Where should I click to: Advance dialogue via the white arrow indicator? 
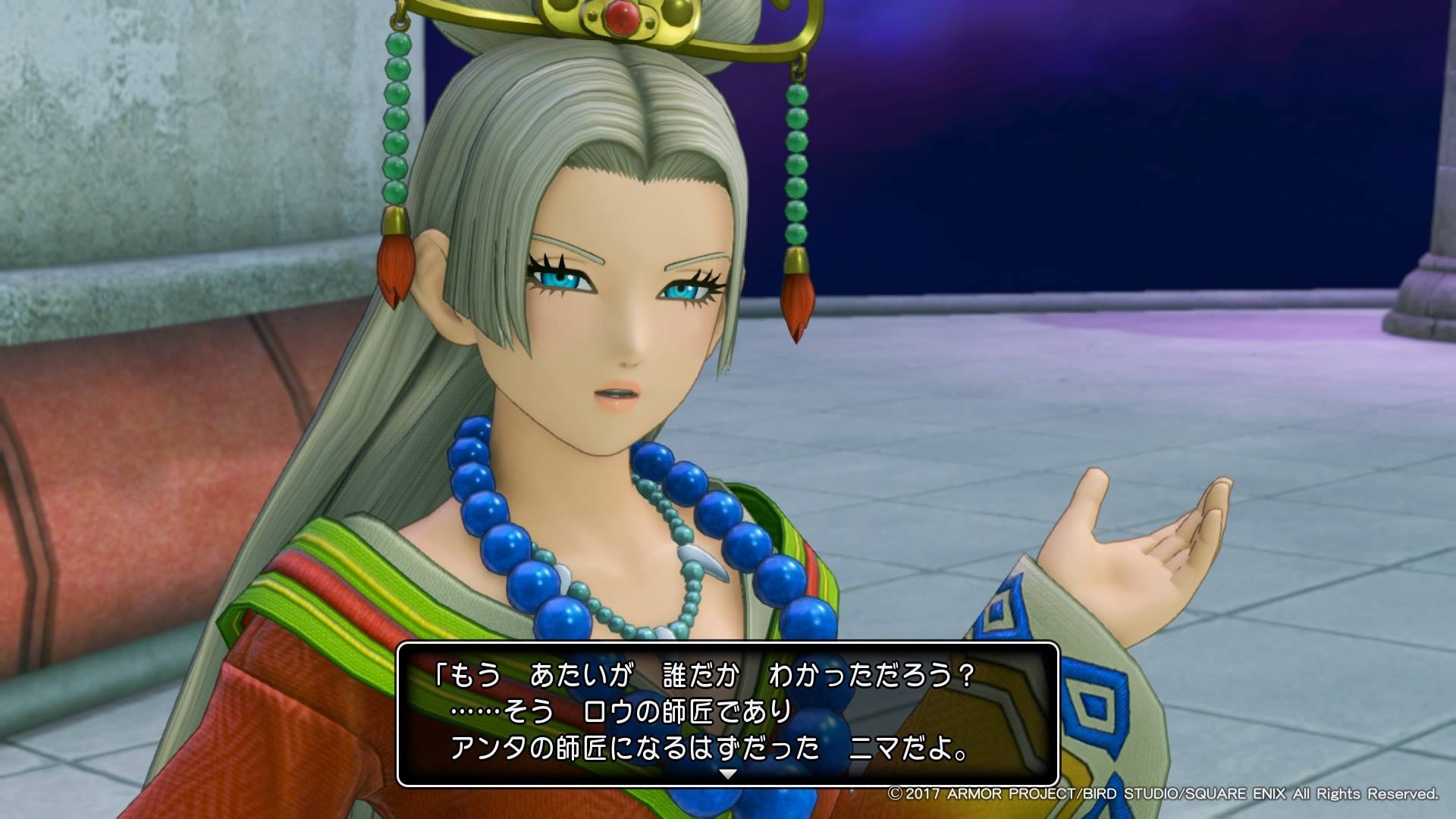point(727,774)
